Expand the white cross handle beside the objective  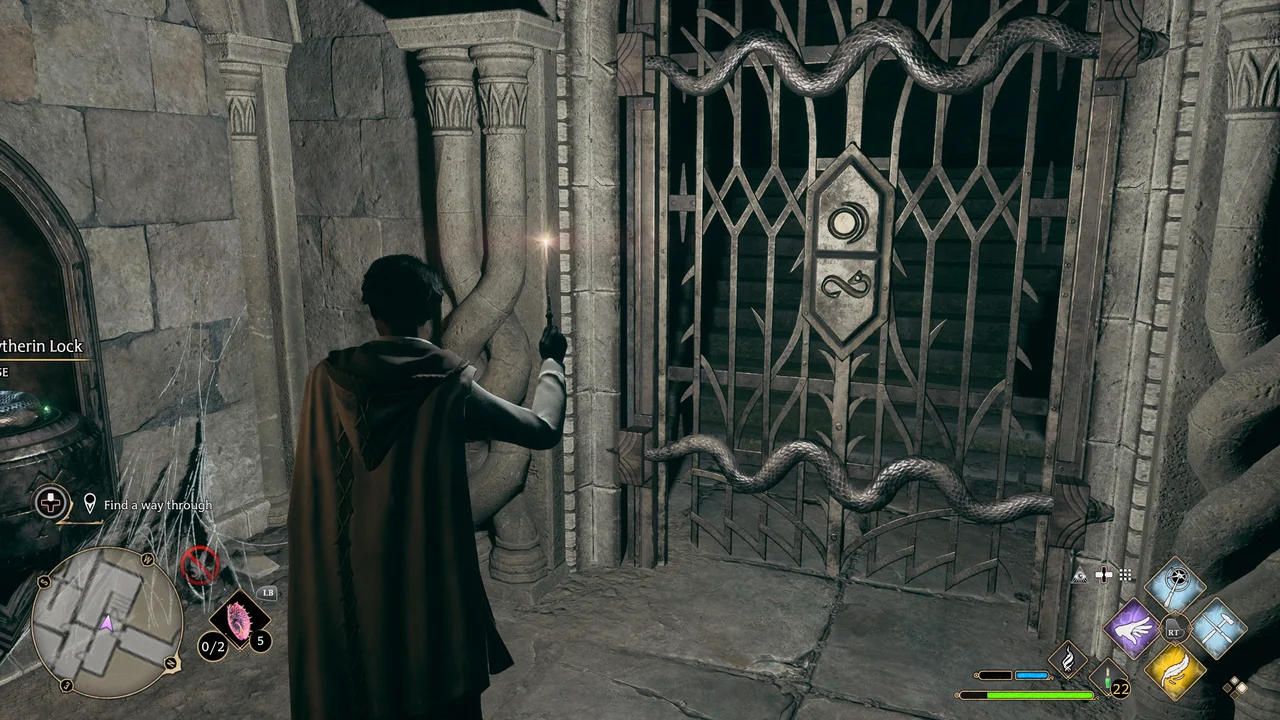pyautogui.click(x=50, y=501)
